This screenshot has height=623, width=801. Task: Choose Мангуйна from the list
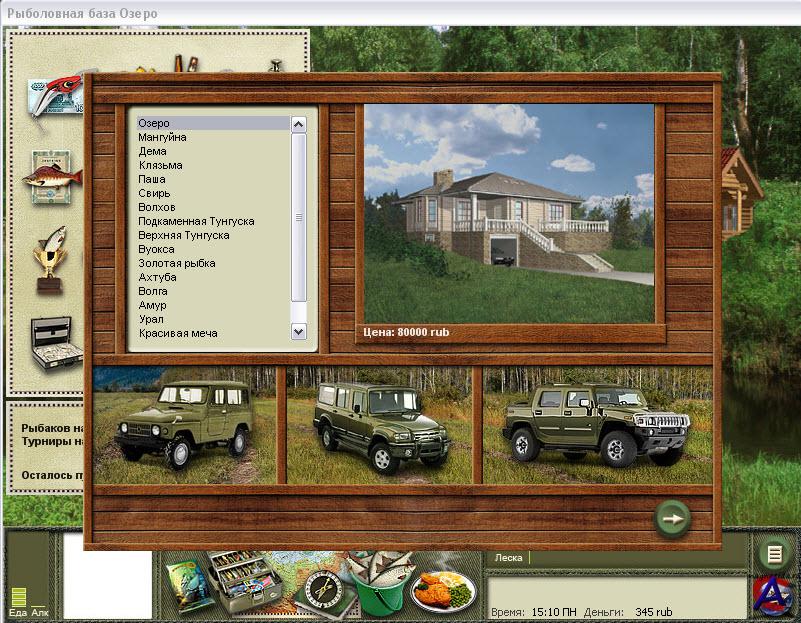(x=163, y=137)
